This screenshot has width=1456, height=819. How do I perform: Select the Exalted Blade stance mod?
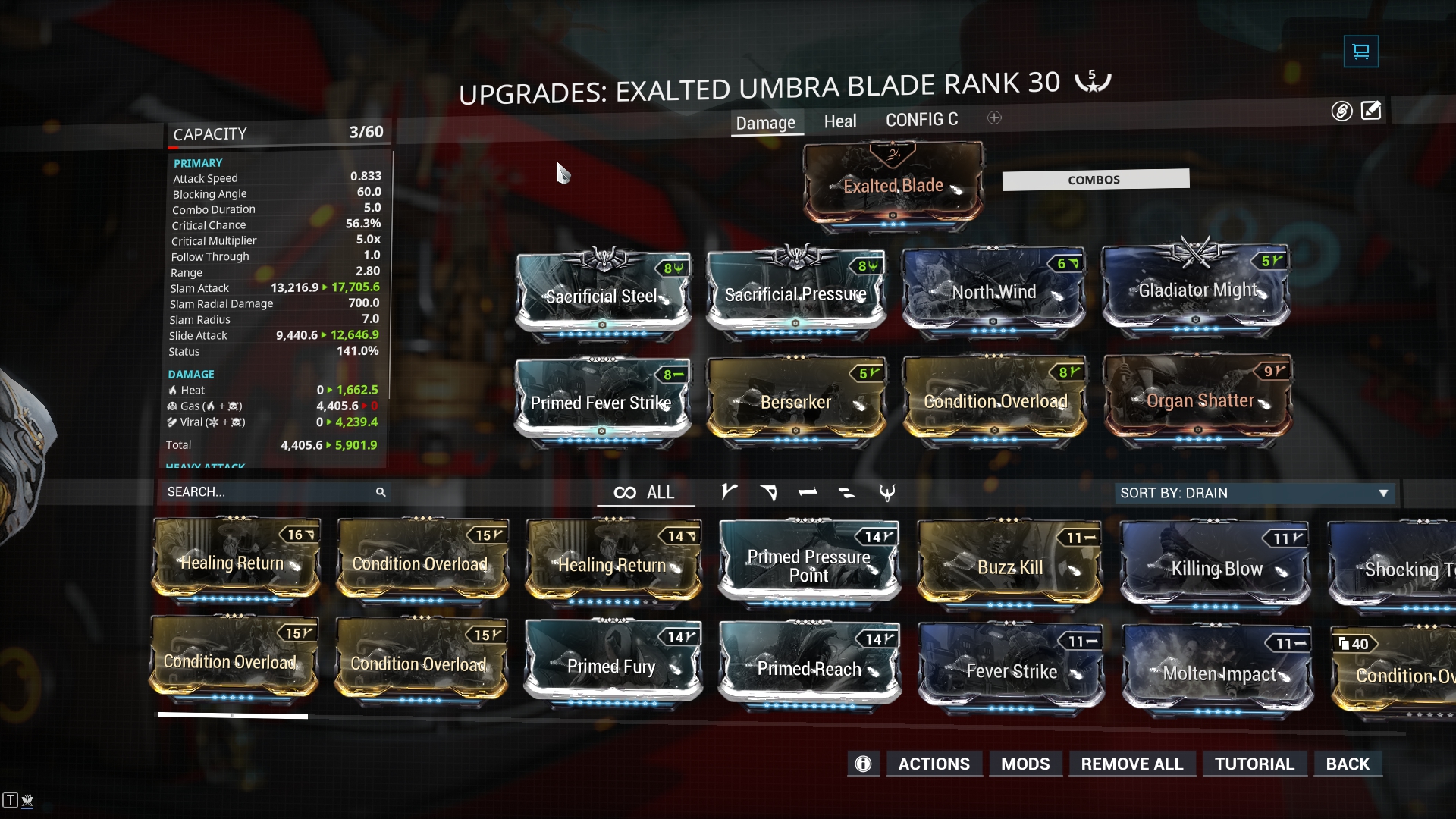point(893,186)
